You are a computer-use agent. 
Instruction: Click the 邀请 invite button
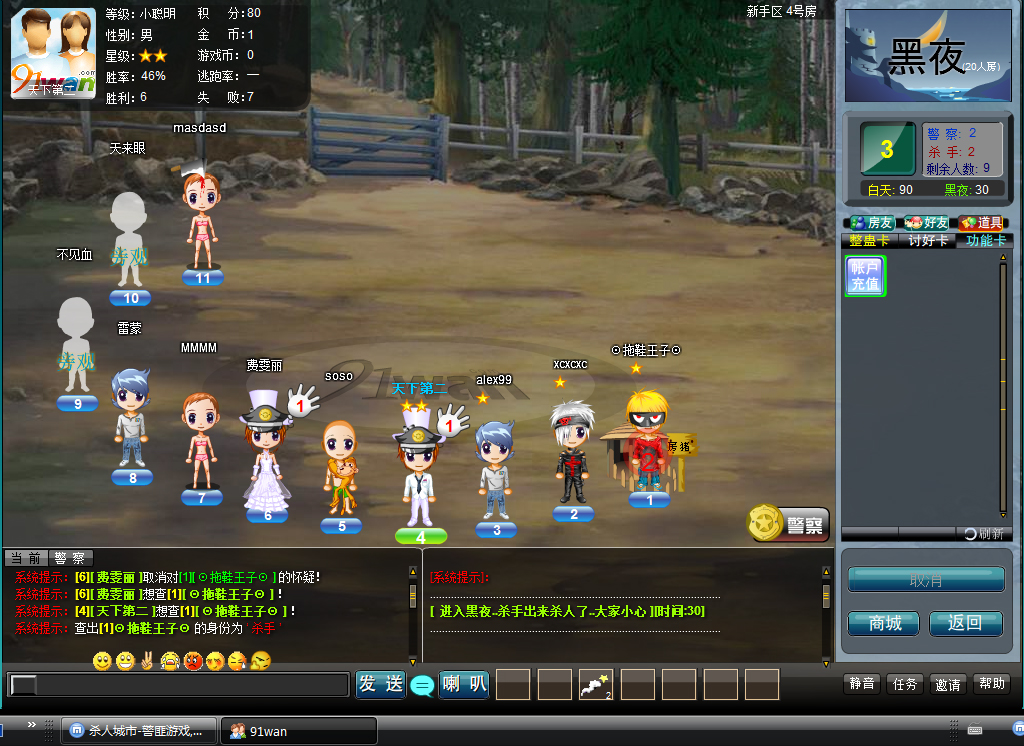(x=948, y=684)
